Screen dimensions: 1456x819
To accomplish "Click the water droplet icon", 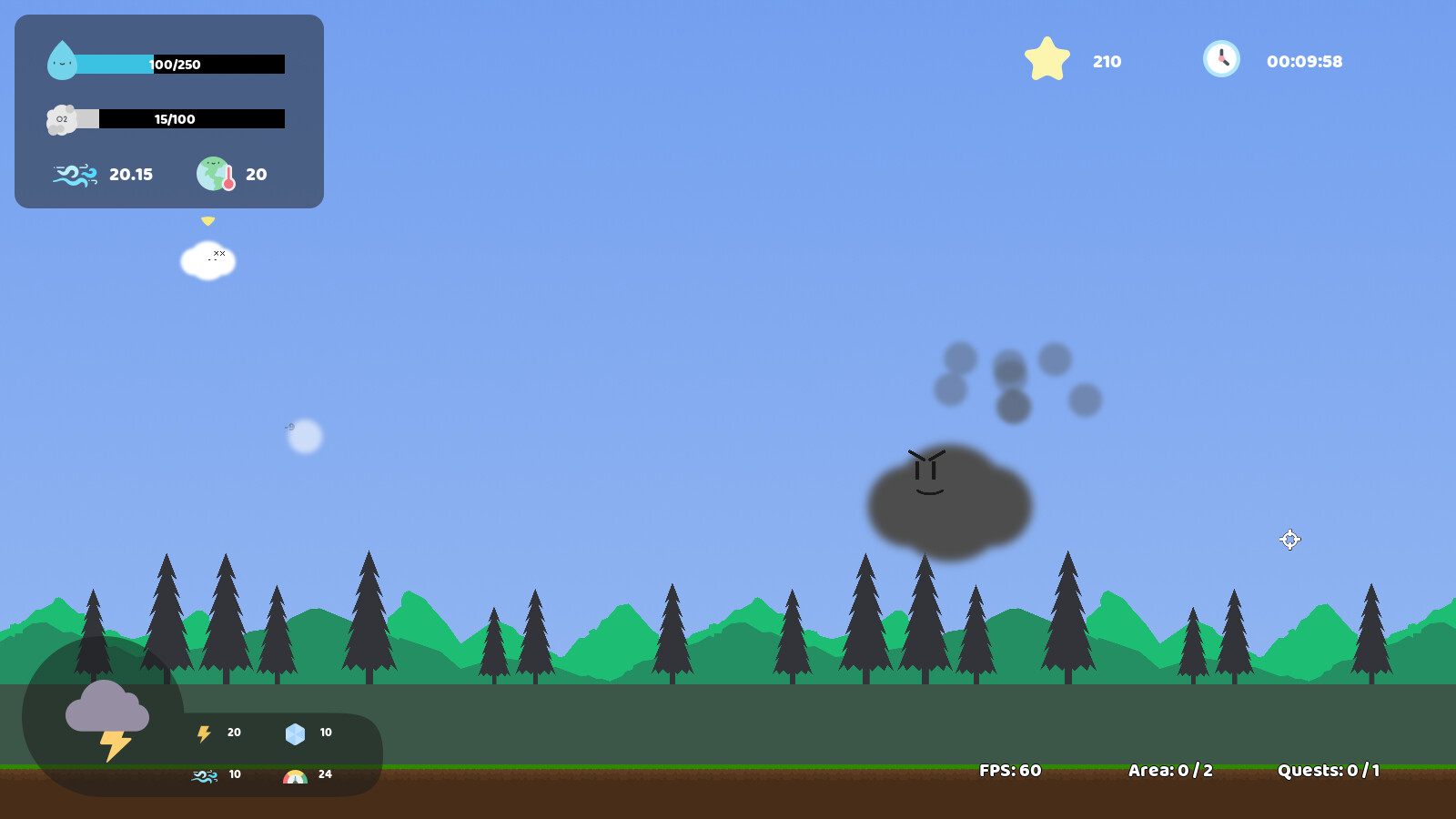I will coord(62,62).
